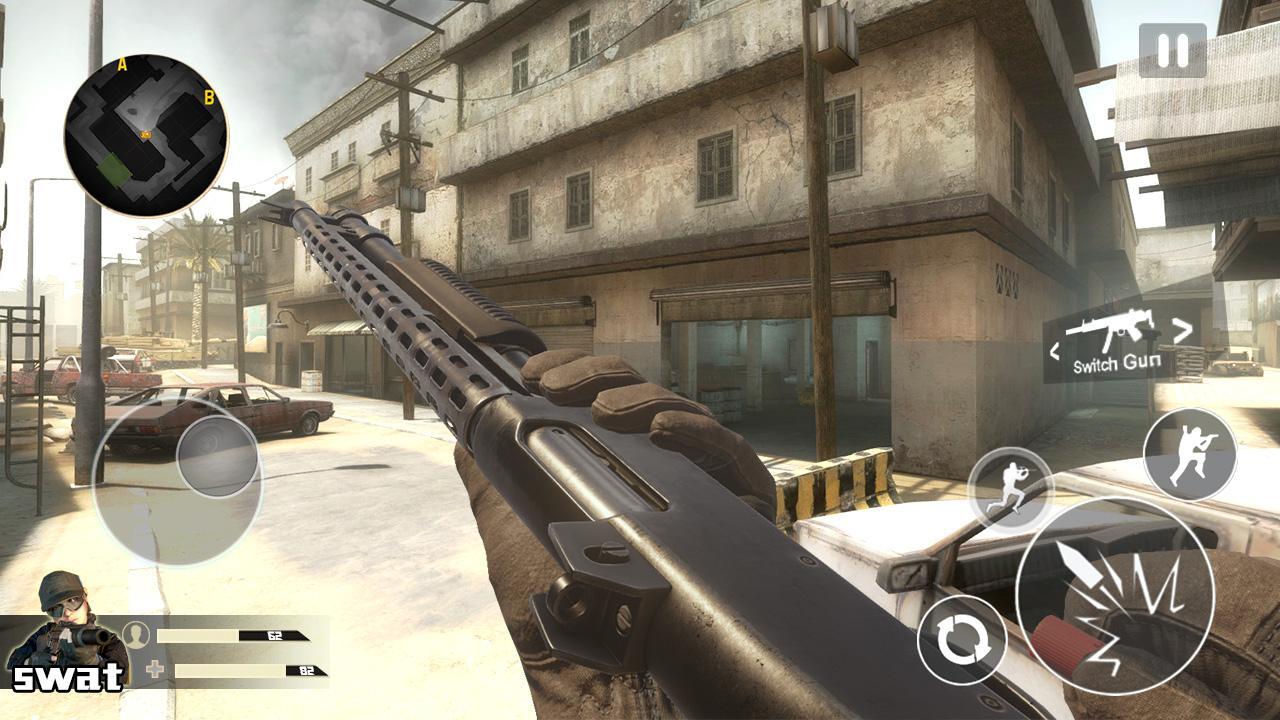Click point B on the minimap

[x=209, y=99]
